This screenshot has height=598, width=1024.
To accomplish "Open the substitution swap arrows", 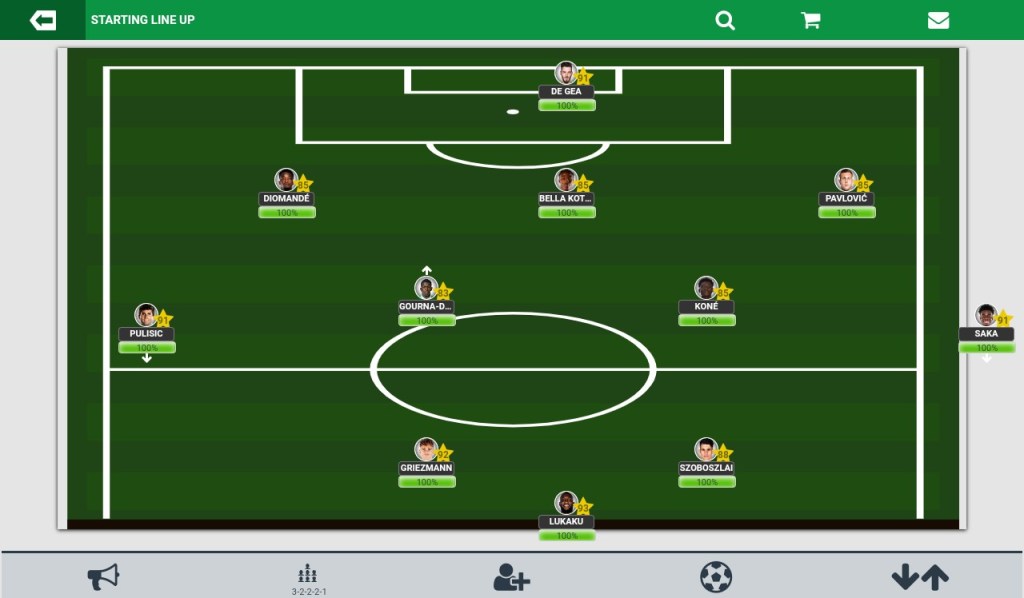I will click(920, 577).
